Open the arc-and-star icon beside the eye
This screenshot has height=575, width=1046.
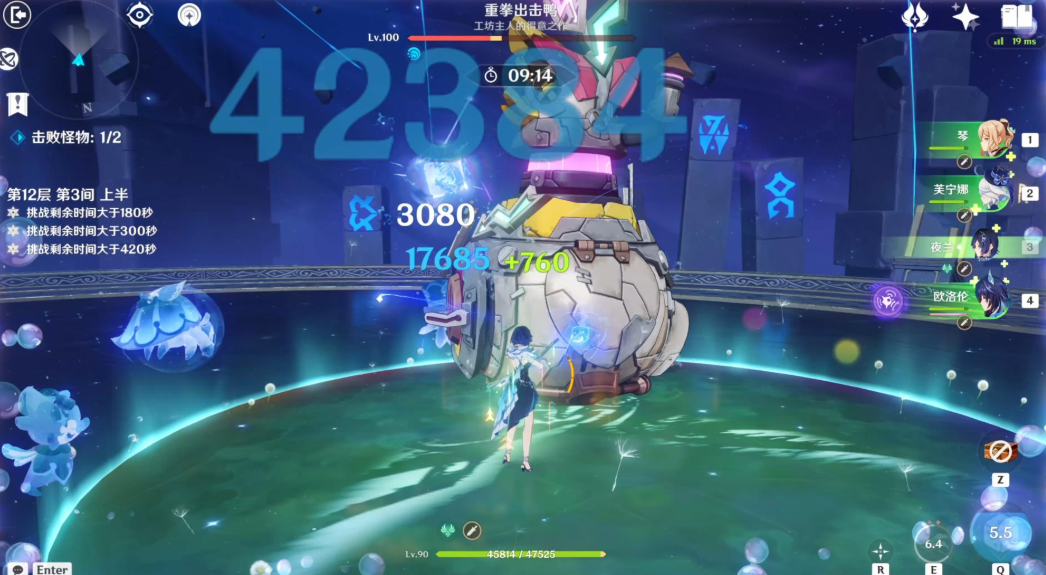190,15
